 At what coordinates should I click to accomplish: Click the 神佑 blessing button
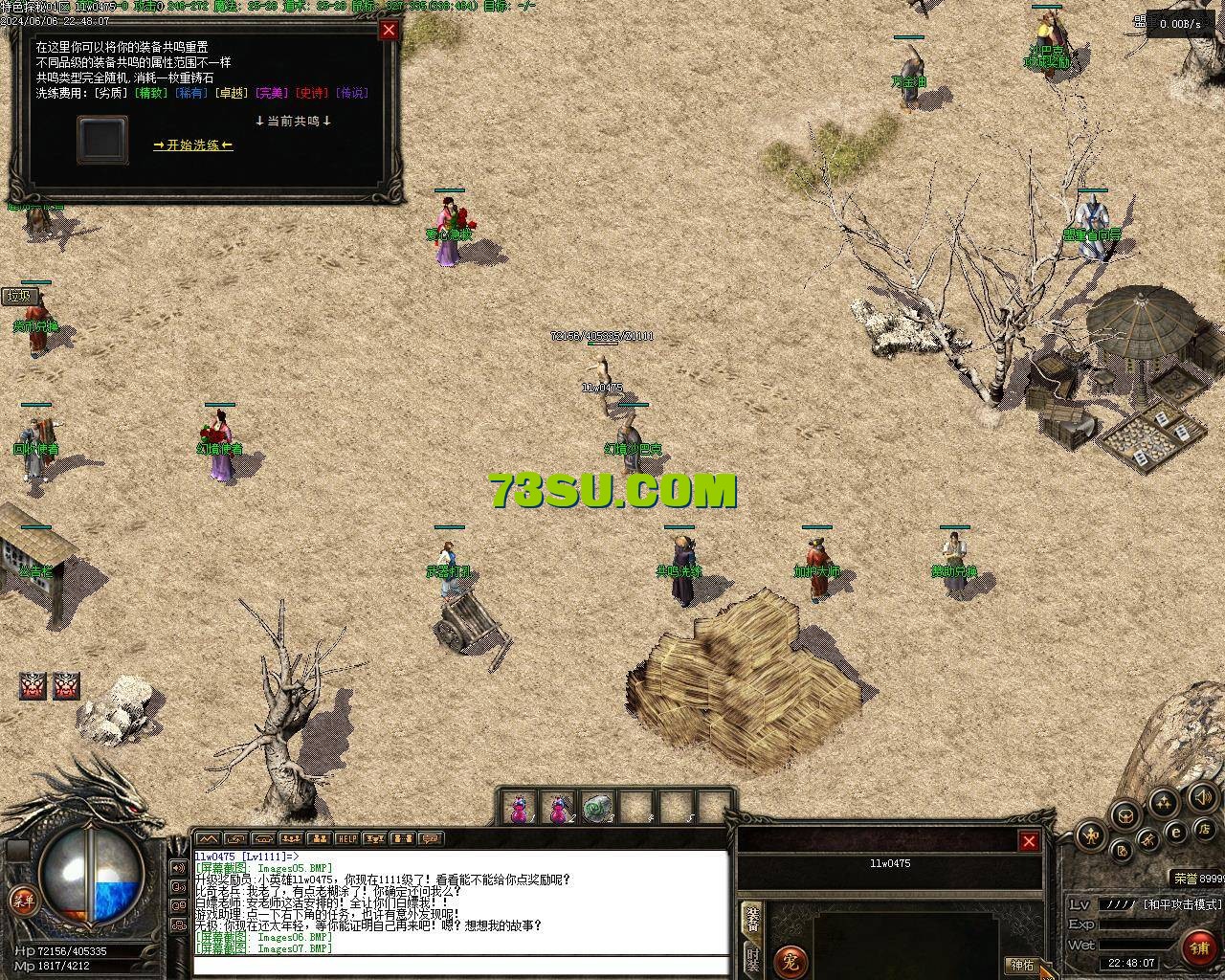(x=1021, y=965)
